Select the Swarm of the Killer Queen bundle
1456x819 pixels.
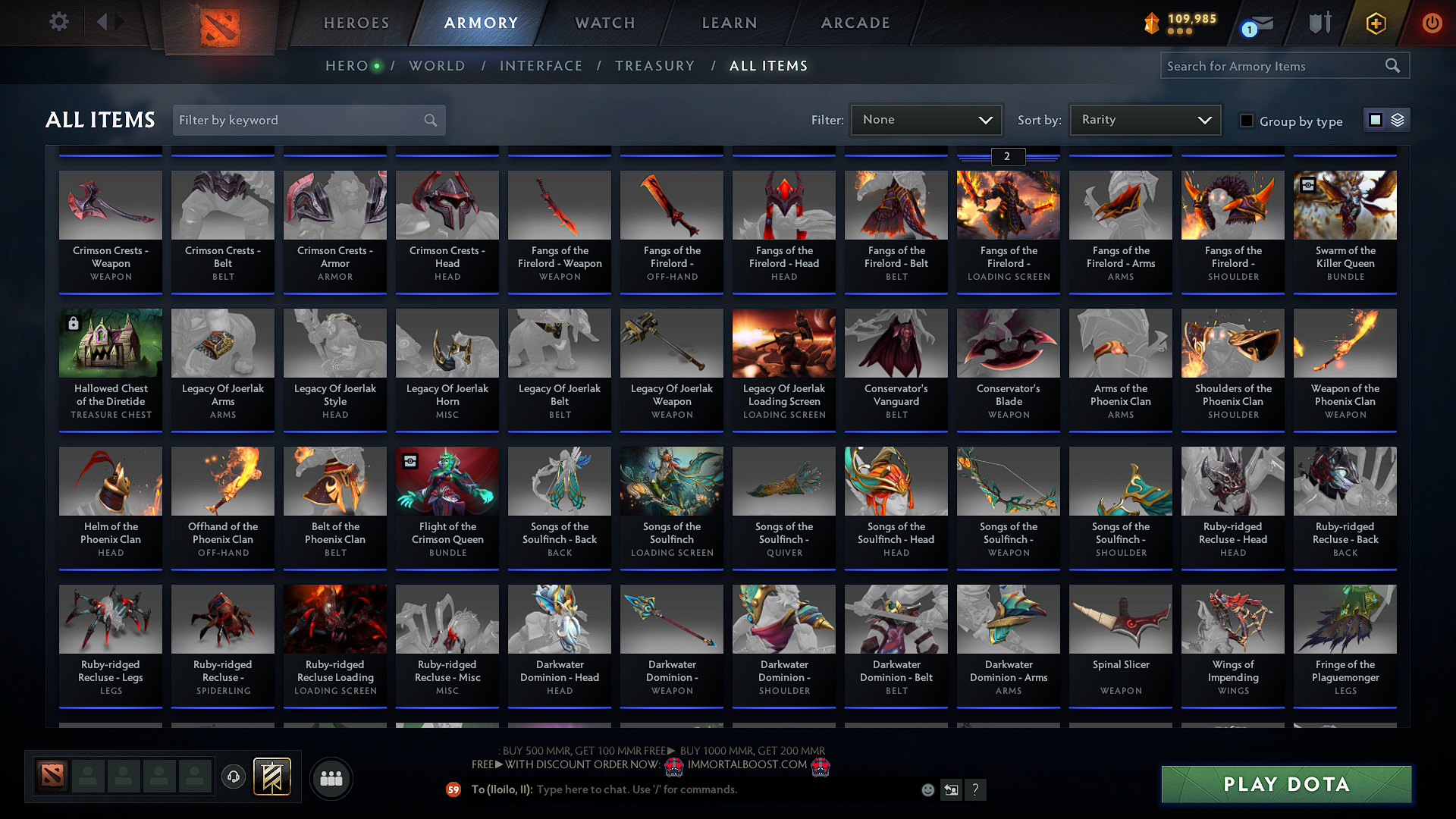point(1345,227)
